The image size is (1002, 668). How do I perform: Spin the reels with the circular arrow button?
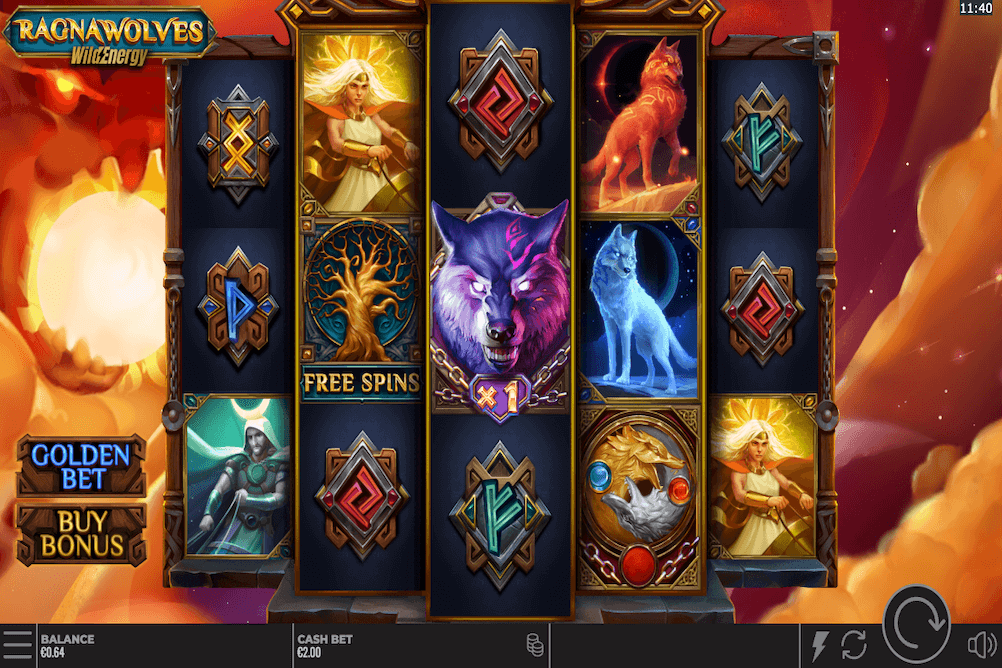pos(916,624)
